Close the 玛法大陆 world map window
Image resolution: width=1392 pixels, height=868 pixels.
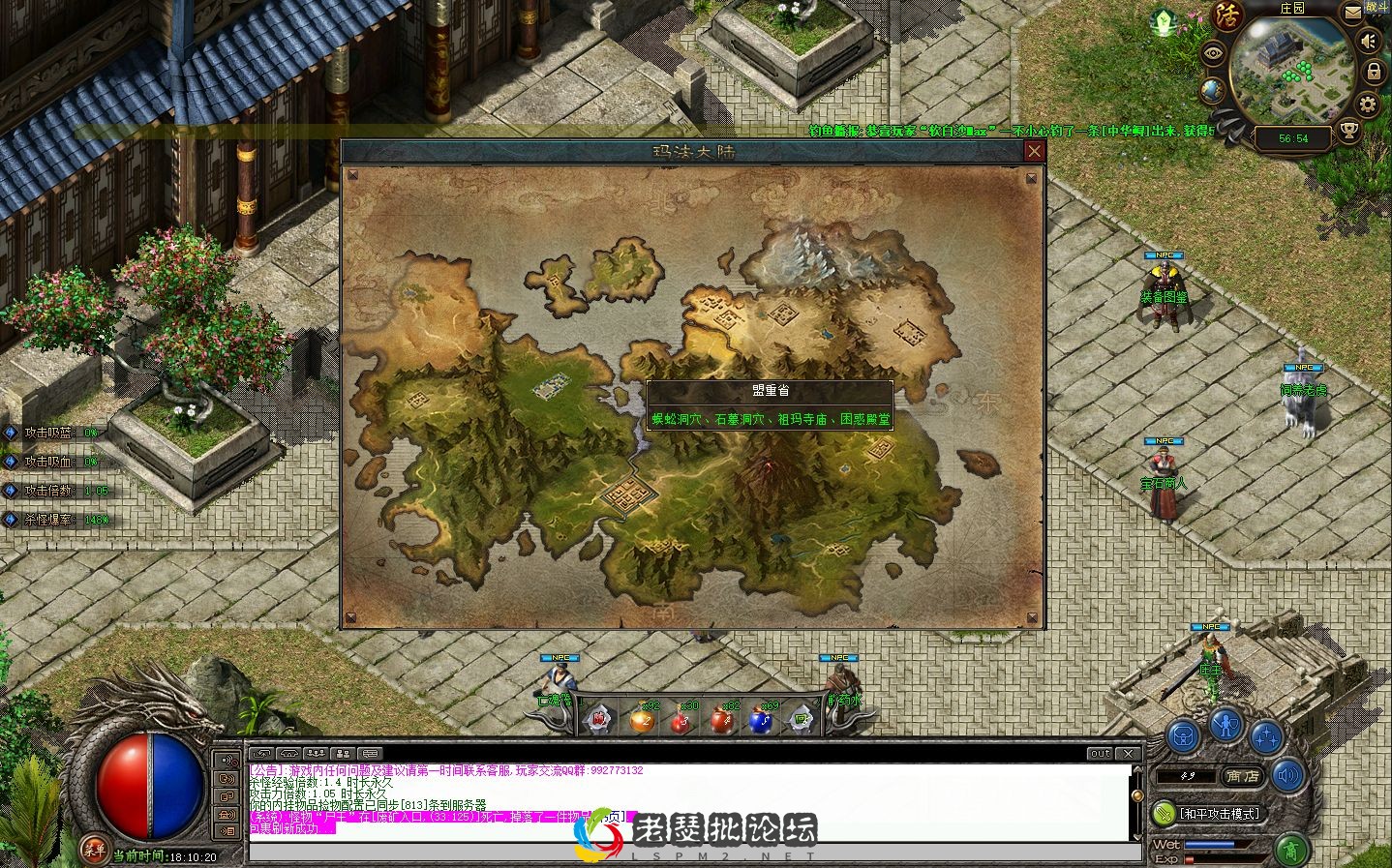[x=1035, y=151]
